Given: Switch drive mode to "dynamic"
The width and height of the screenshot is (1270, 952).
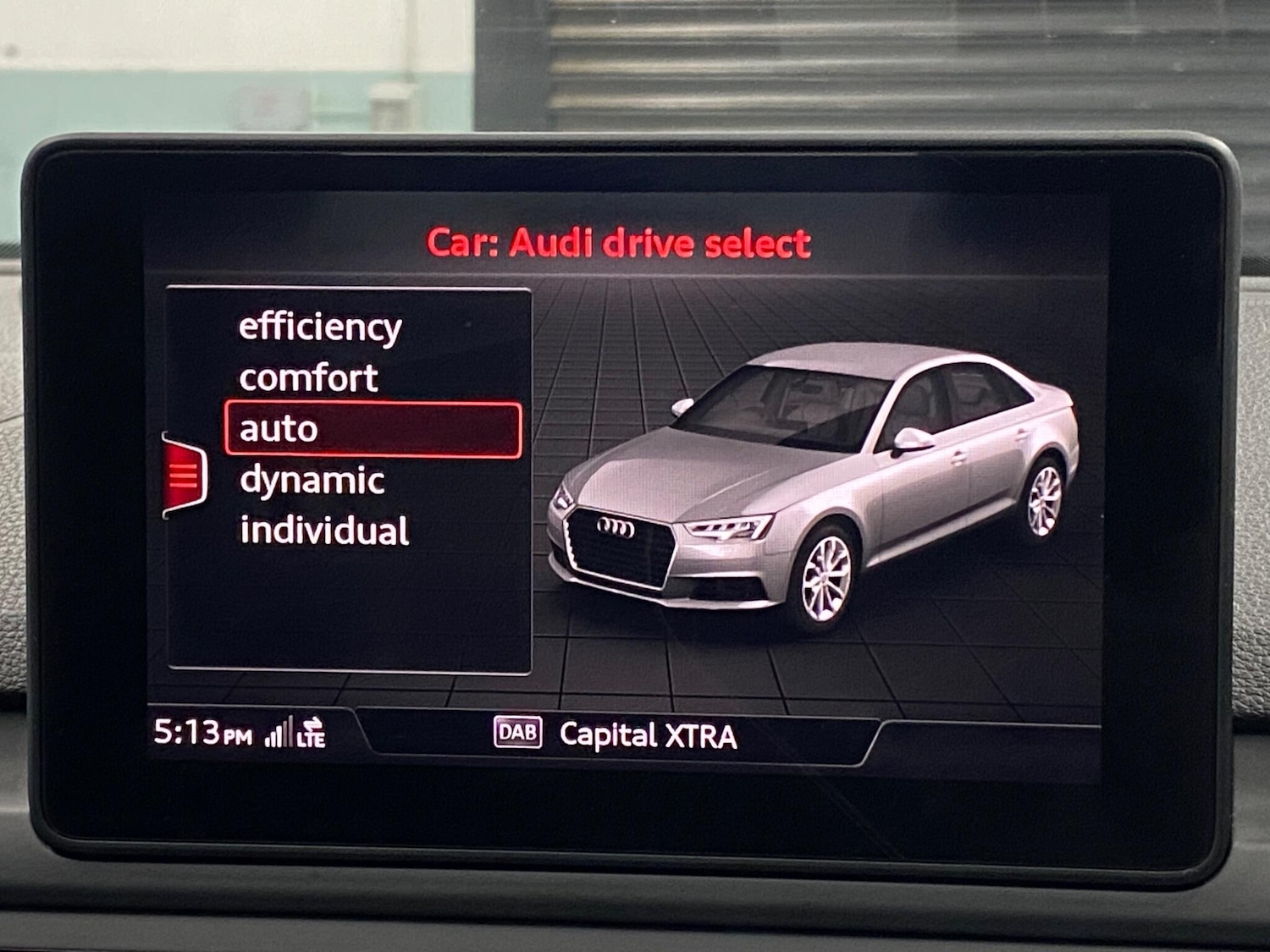Looking at the screenshot, I should pos(312,480).
